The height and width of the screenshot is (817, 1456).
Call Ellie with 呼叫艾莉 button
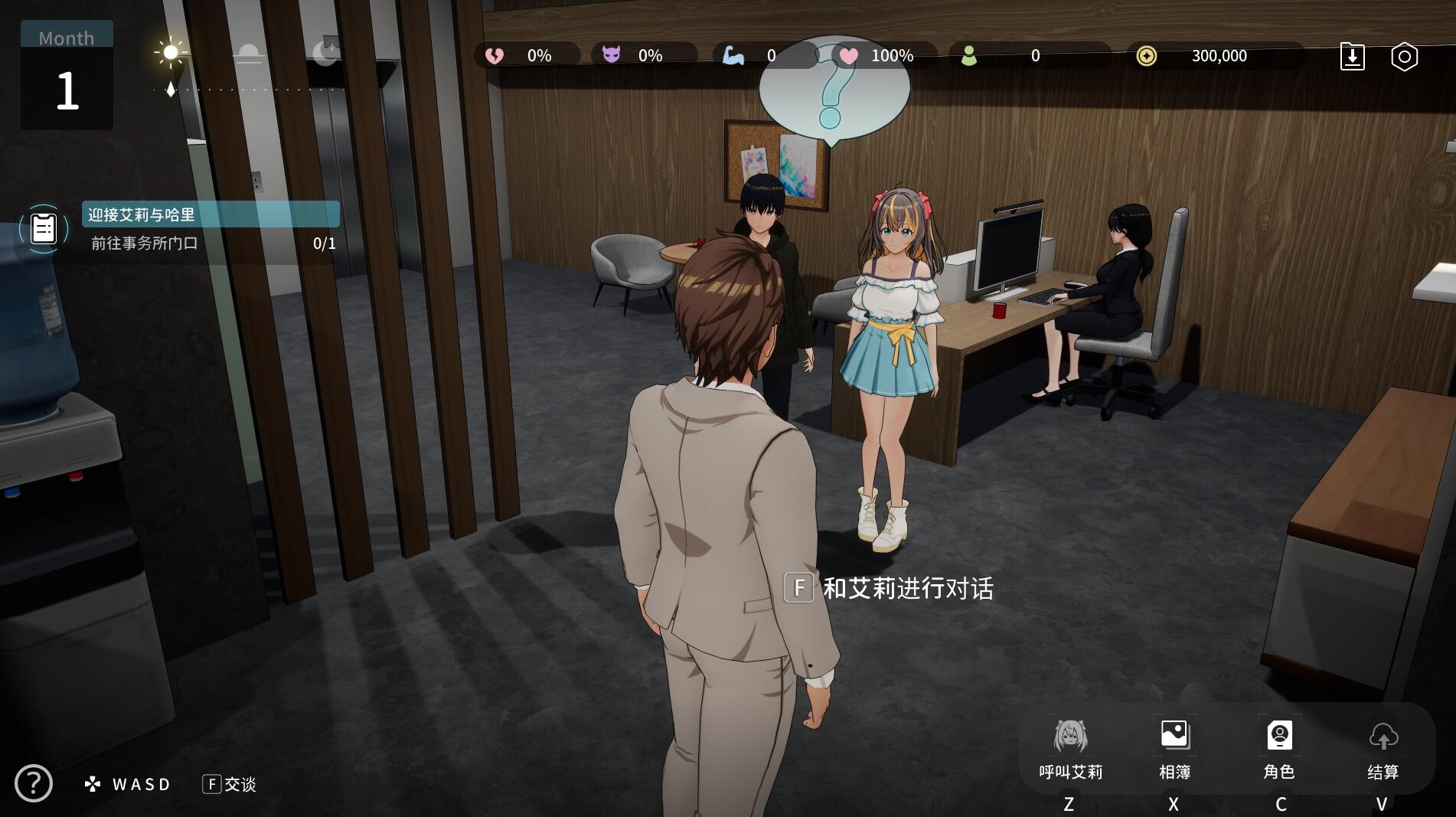click(x=1070, y=749)
